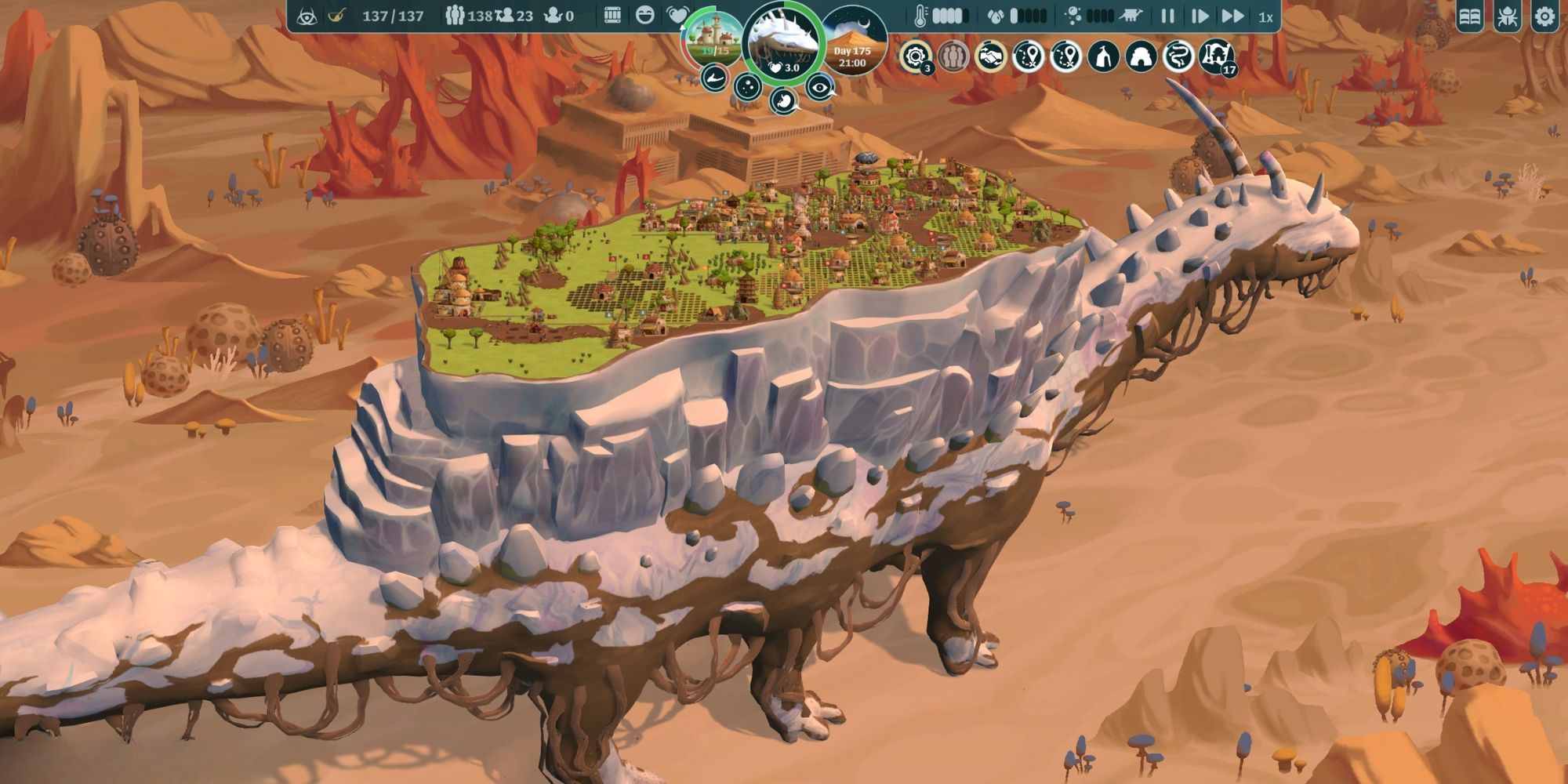Activate the fast-forward speed button
Viewport: 1568px width, 784px height.
click(1232, 16)
